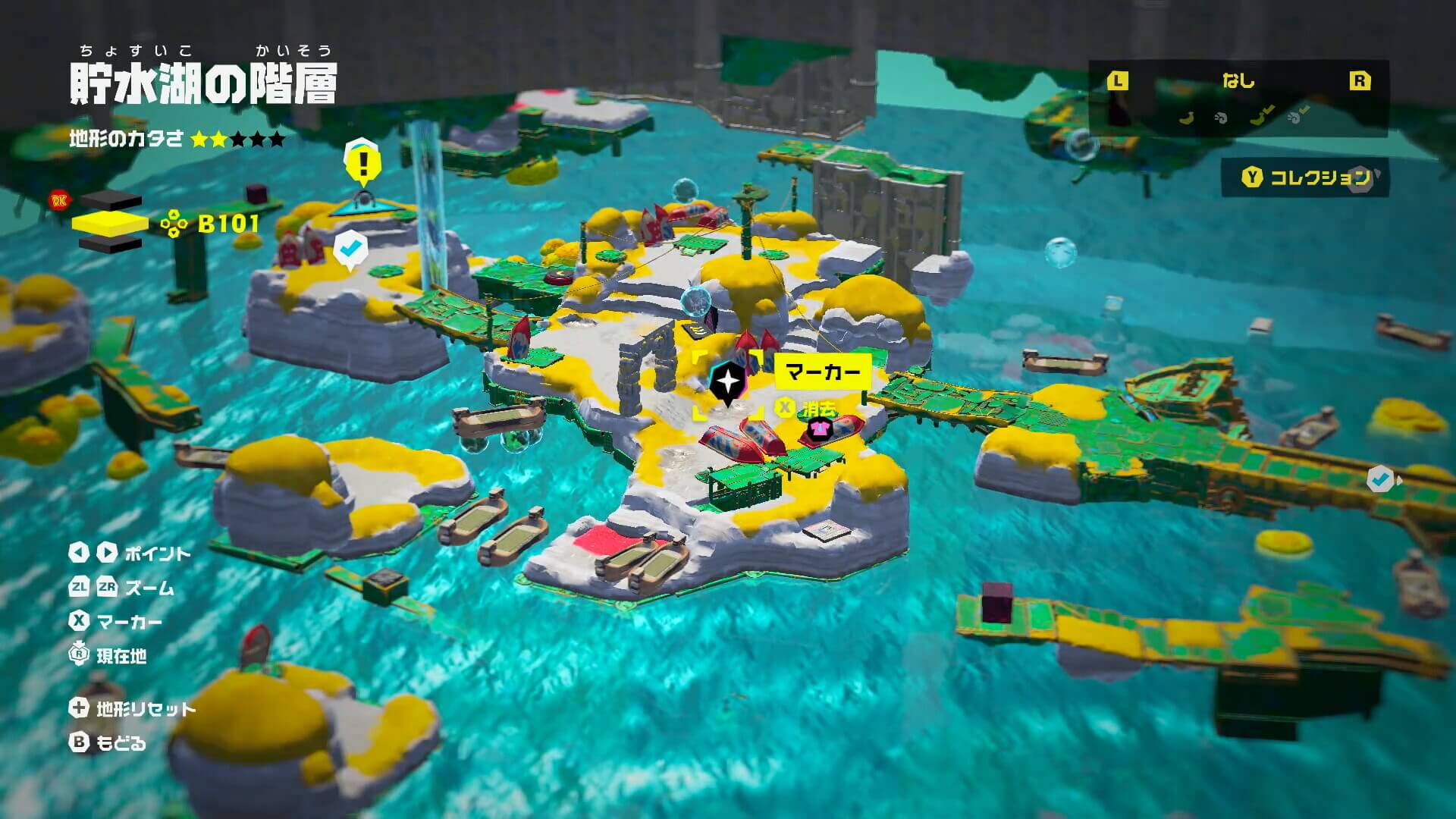Select the black star marker on the island
Screen dimensions: 1456x819
tap(728, 380)
